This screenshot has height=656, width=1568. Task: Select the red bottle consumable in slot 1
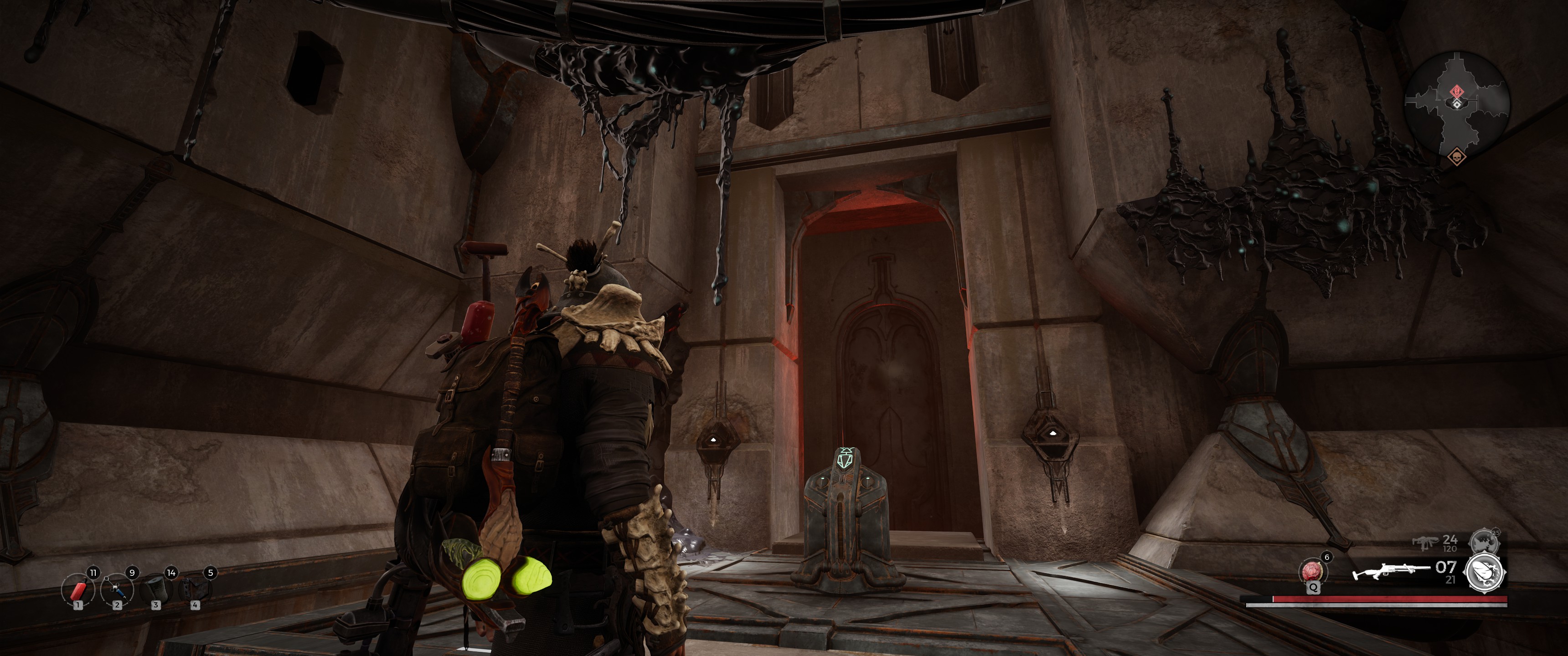pos(79,589)
